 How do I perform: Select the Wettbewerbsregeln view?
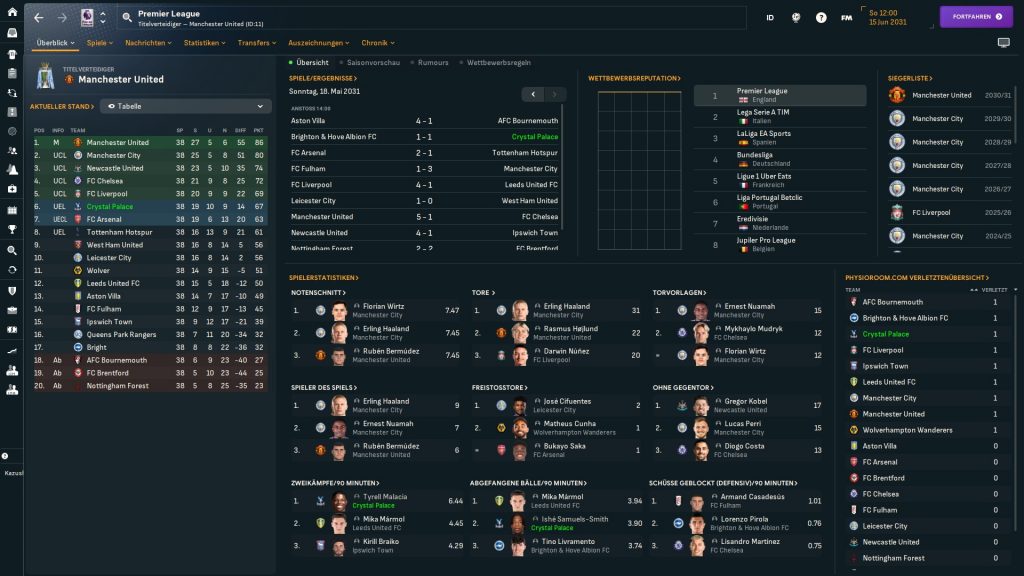[x=498, y=62]
